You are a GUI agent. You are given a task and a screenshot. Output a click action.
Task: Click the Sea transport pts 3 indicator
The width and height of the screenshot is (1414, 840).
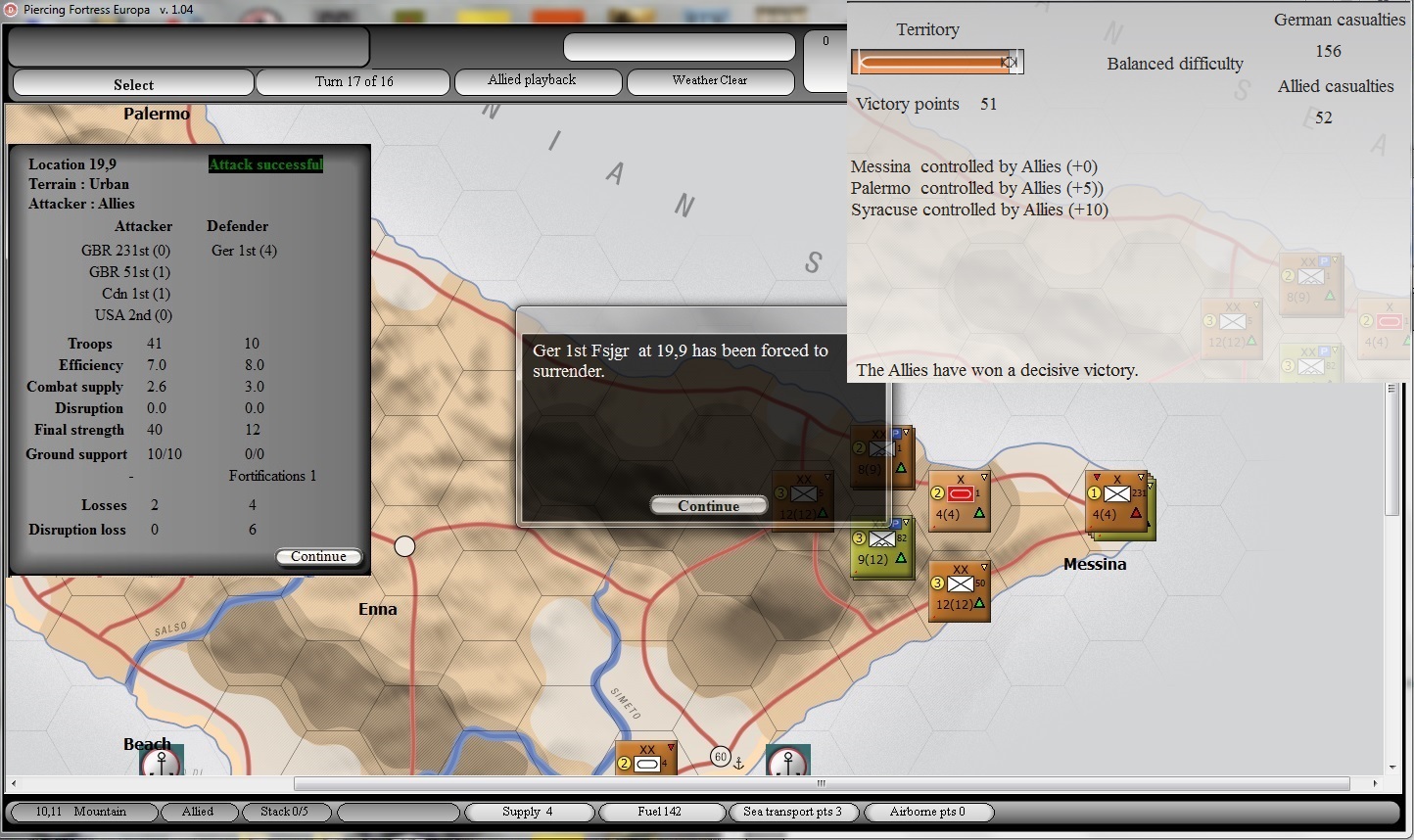coord(793,812)
